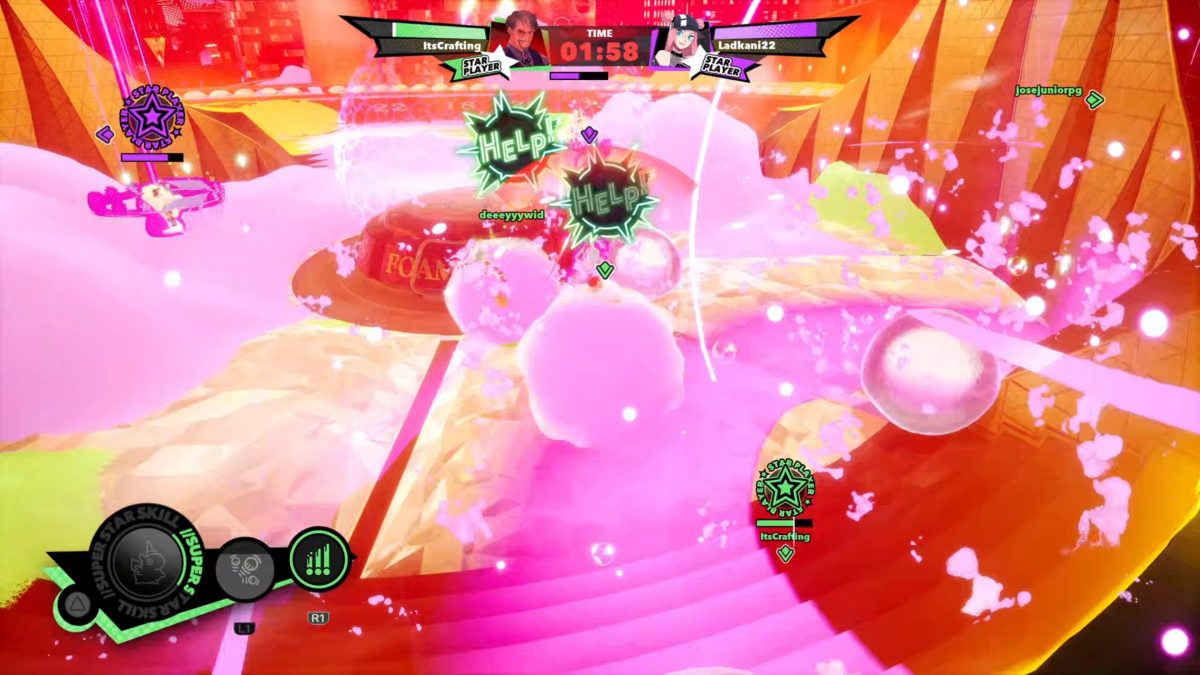
Task: Activate the Super Star Skill icon
Action: tap(146, 563)
